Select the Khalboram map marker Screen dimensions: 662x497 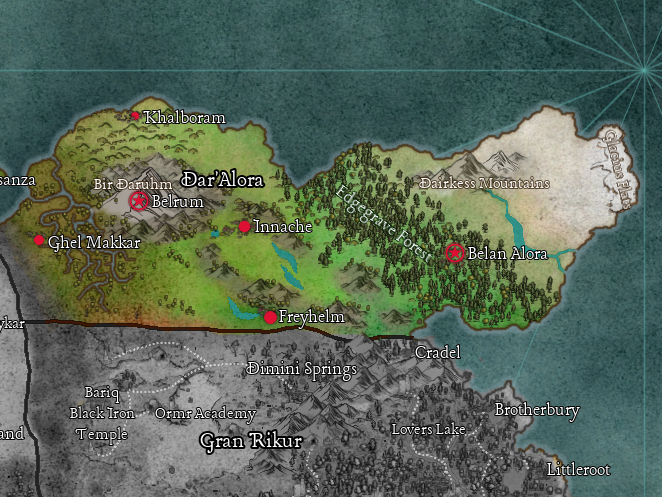click(136, 116)
